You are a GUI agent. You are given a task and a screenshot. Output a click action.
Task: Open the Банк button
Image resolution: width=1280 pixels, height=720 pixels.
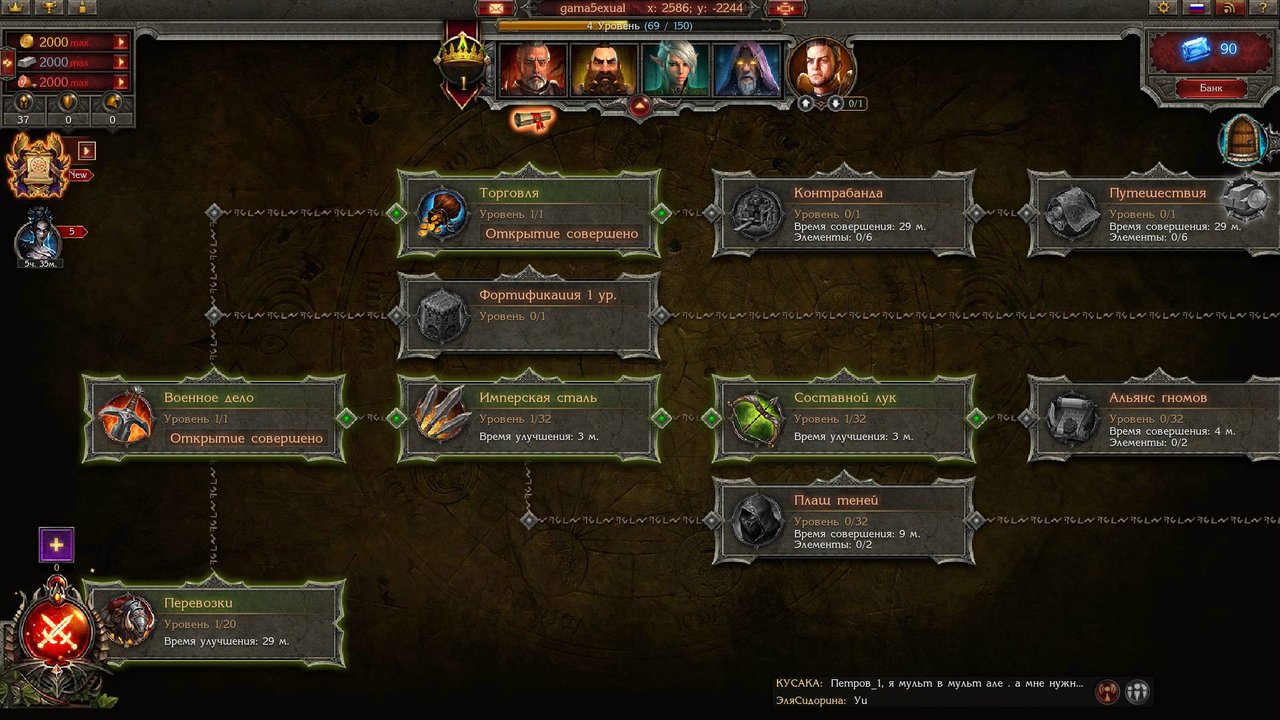[1211, 88]
